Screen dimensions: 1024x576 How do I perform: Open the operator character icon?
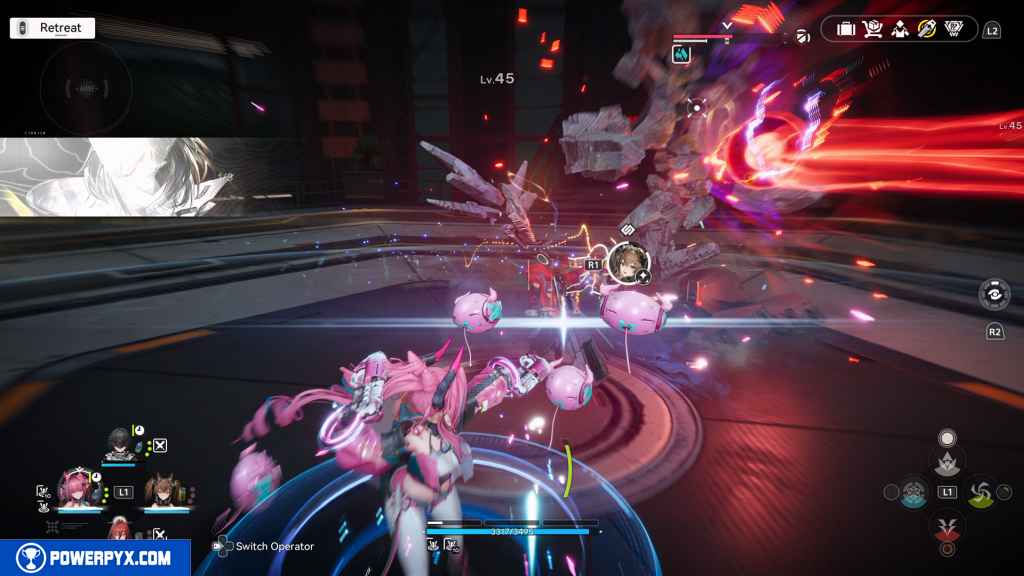(899, 30)
